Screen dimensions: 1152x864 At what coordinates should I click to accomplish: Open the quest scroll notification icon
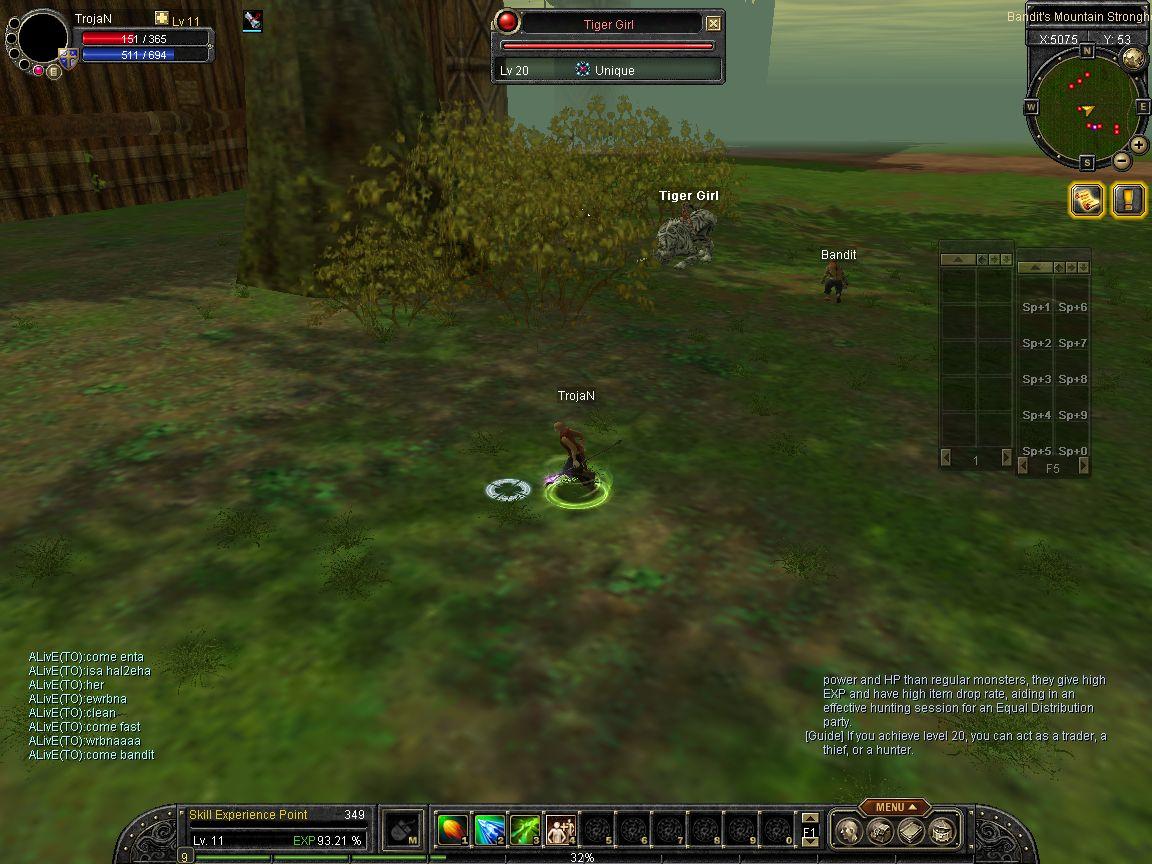point(1086,200)
